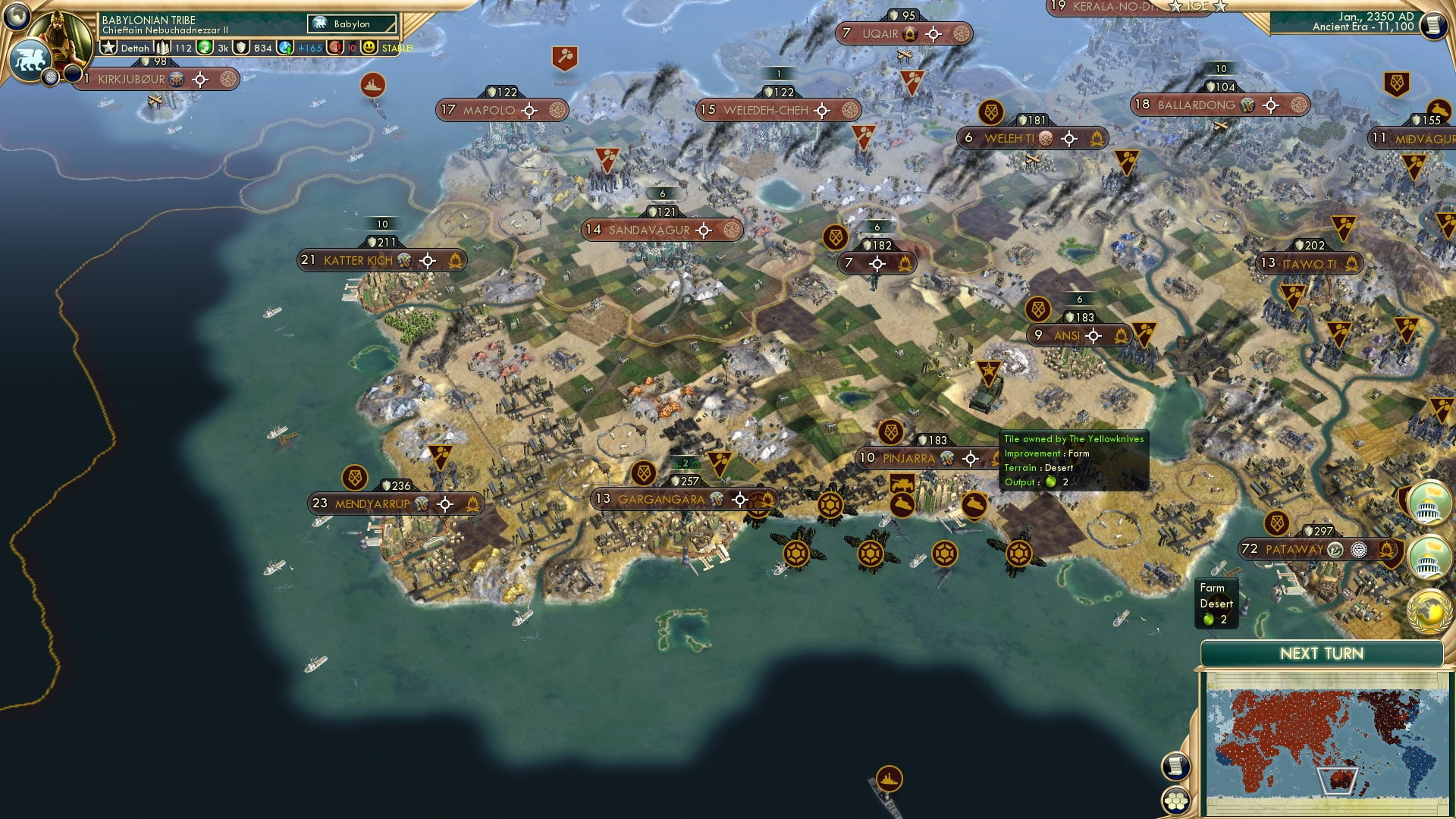Open the scroll icon left of minimap
Image resolution: width=1456 pixels, height=819 pixels.
coord(1174,767)
